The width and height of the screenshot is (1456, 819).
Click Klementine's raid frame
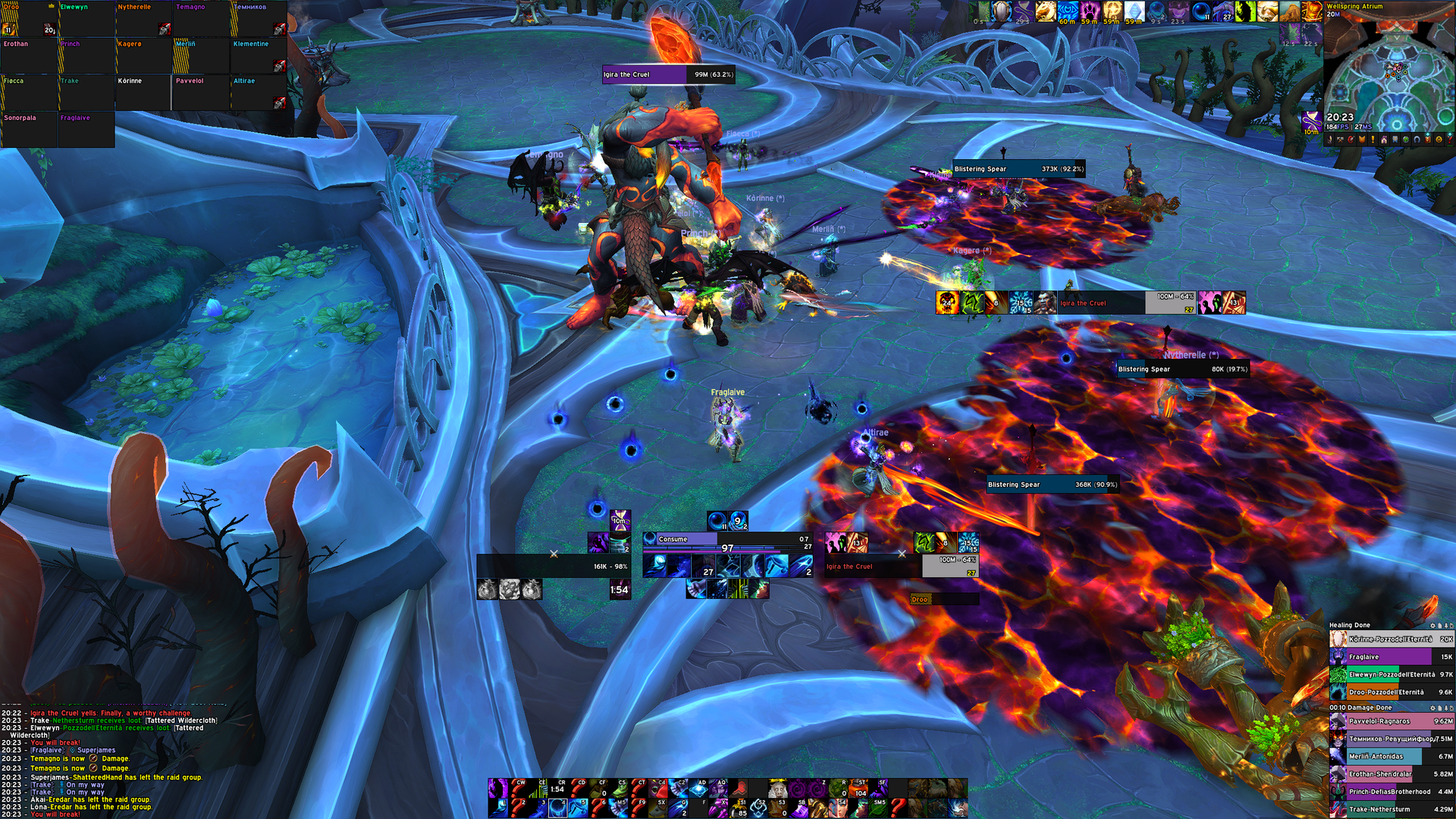tap(259, 55)
